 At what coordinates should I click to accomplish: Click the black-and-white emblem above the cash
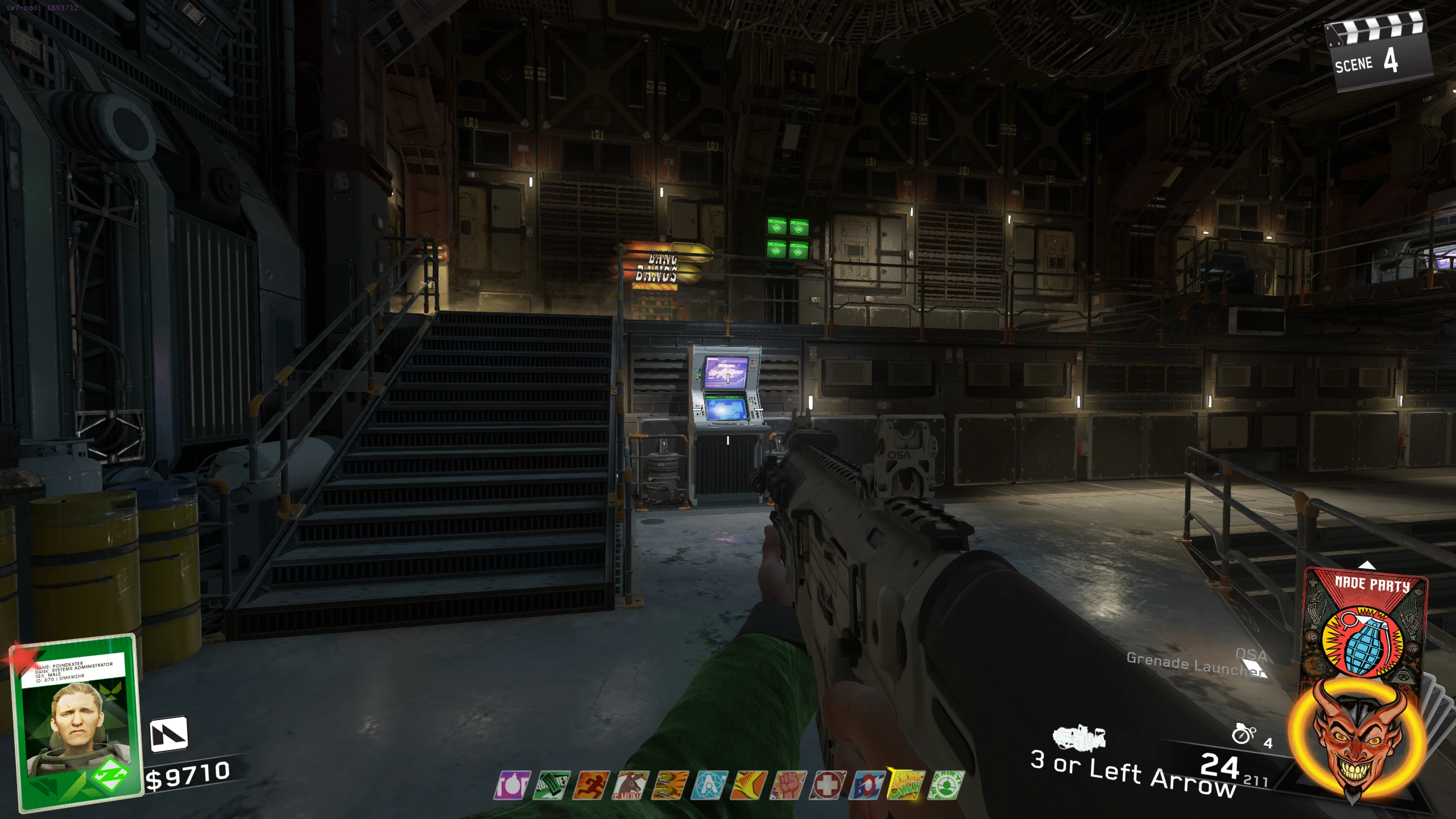pyautogui.click(x=168, y=734)
